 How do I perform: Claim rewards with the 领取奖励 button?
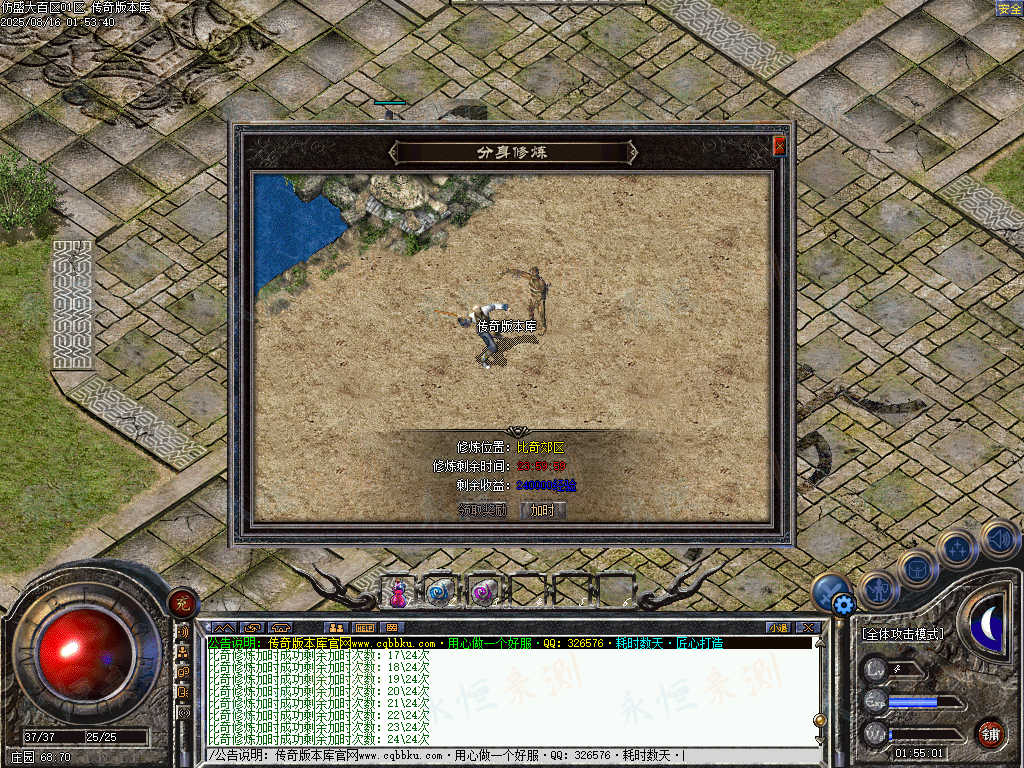point(483,510)
